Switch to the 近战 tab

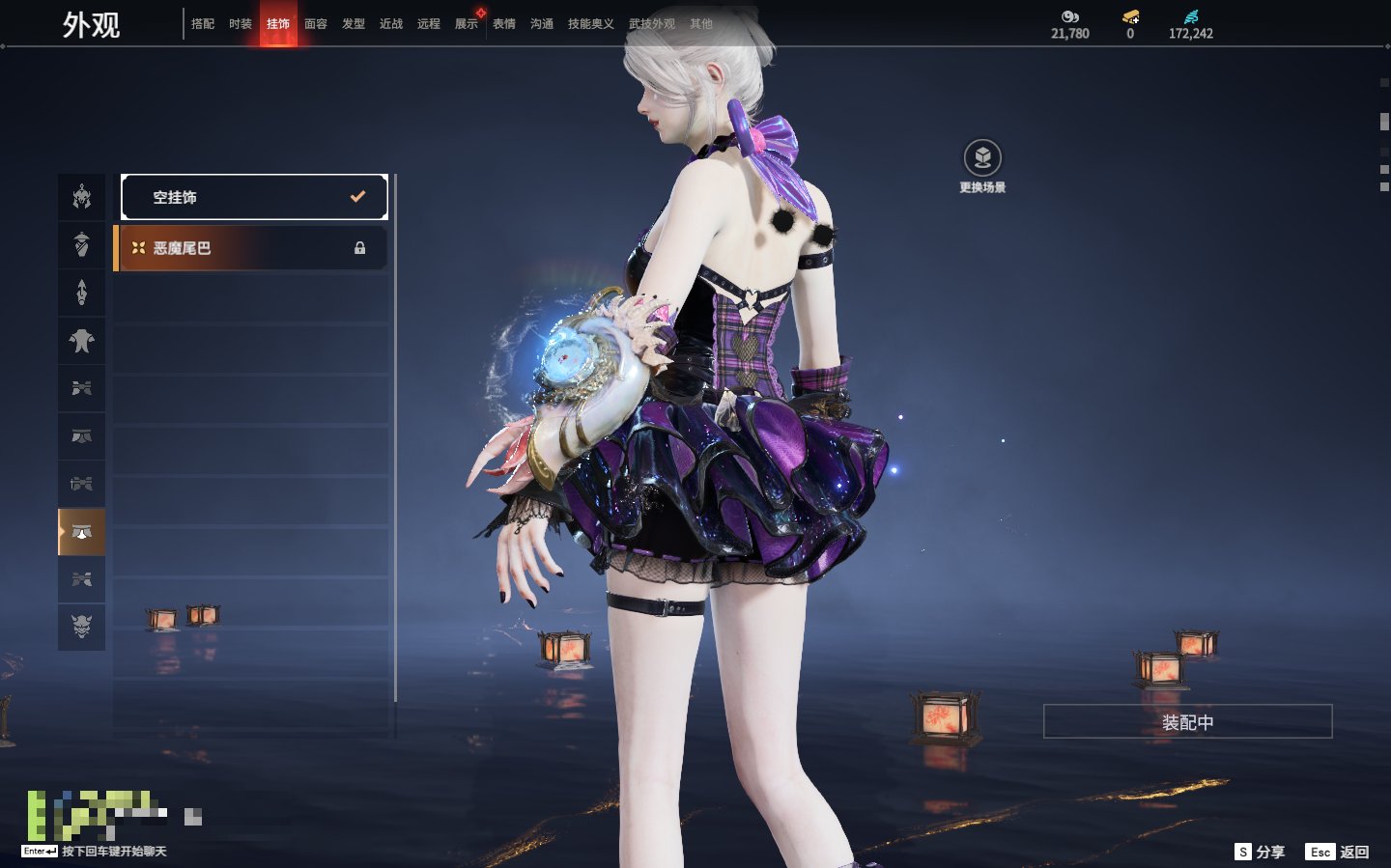click(x=391, y=24)
